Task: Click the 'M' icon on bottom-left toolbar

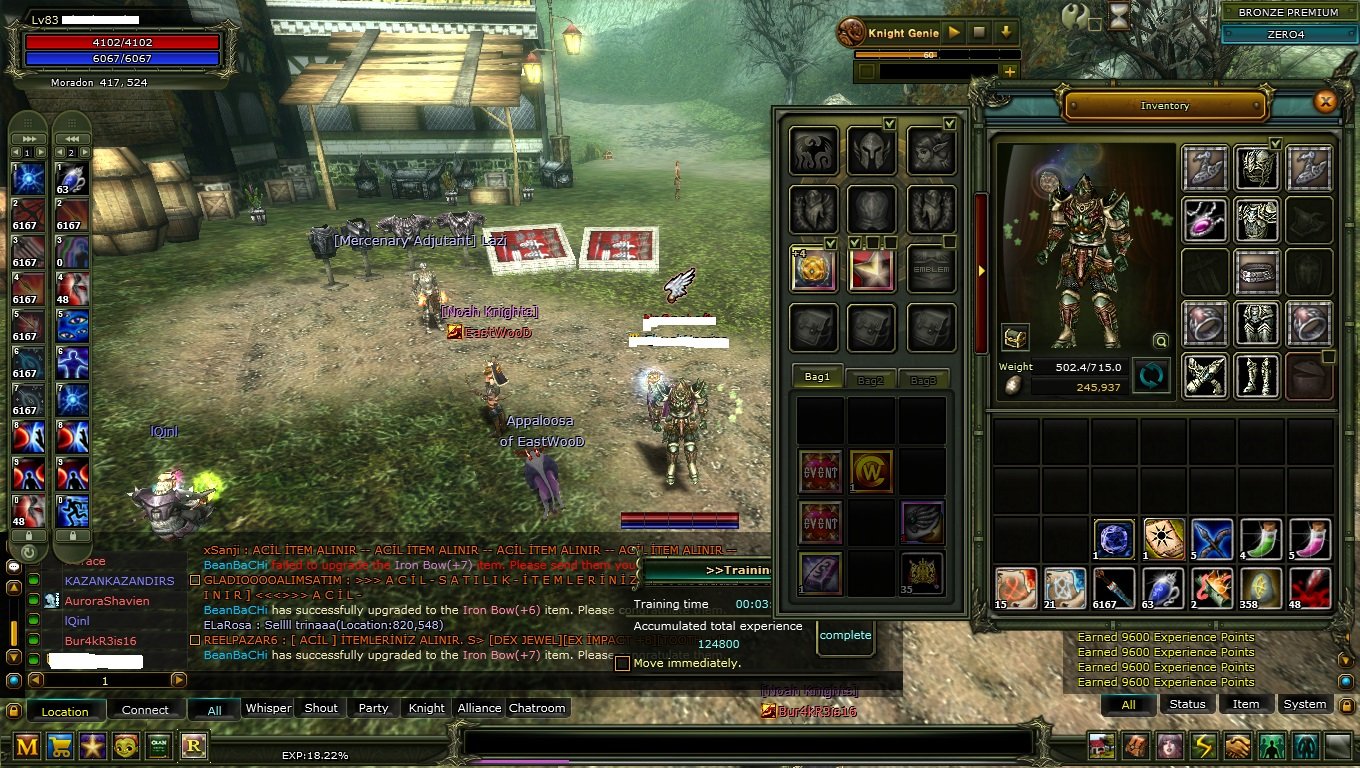Action: point(27,747)
